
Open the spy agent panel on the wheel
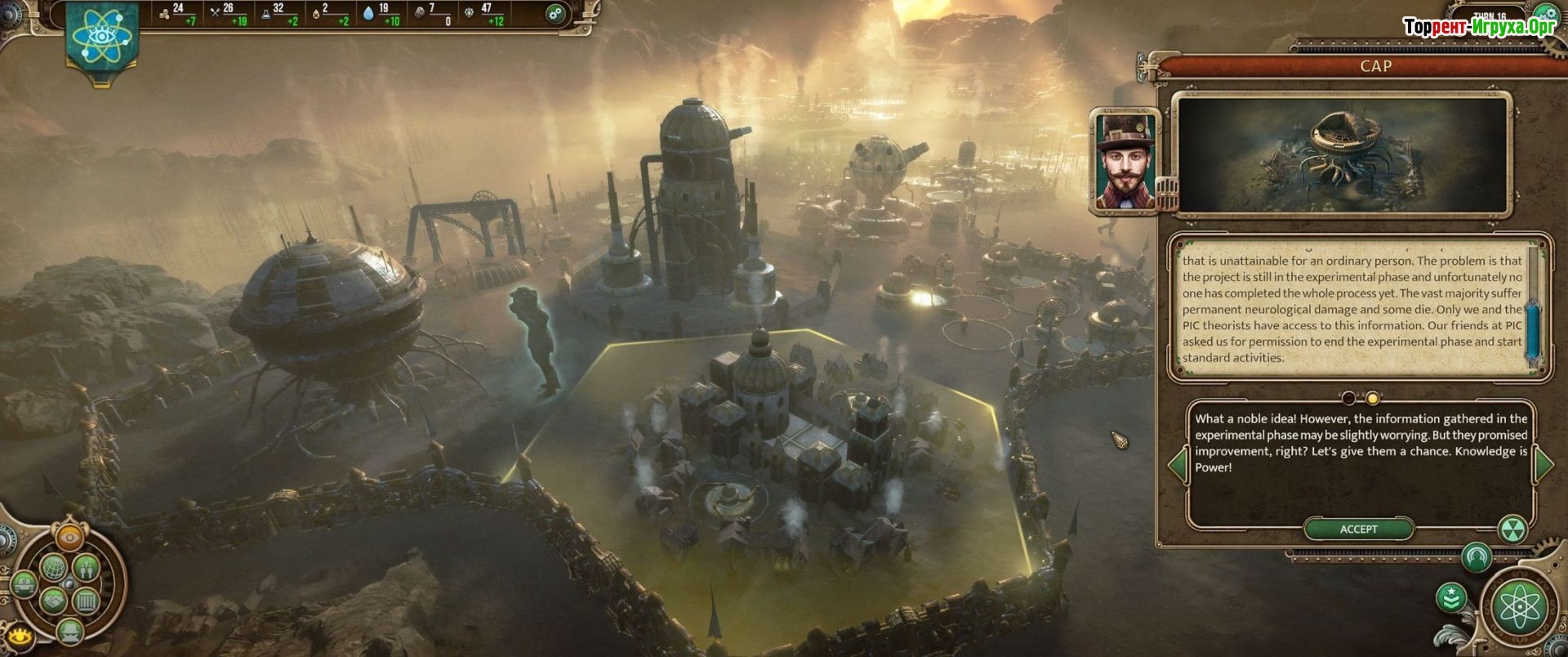(69, 630)
